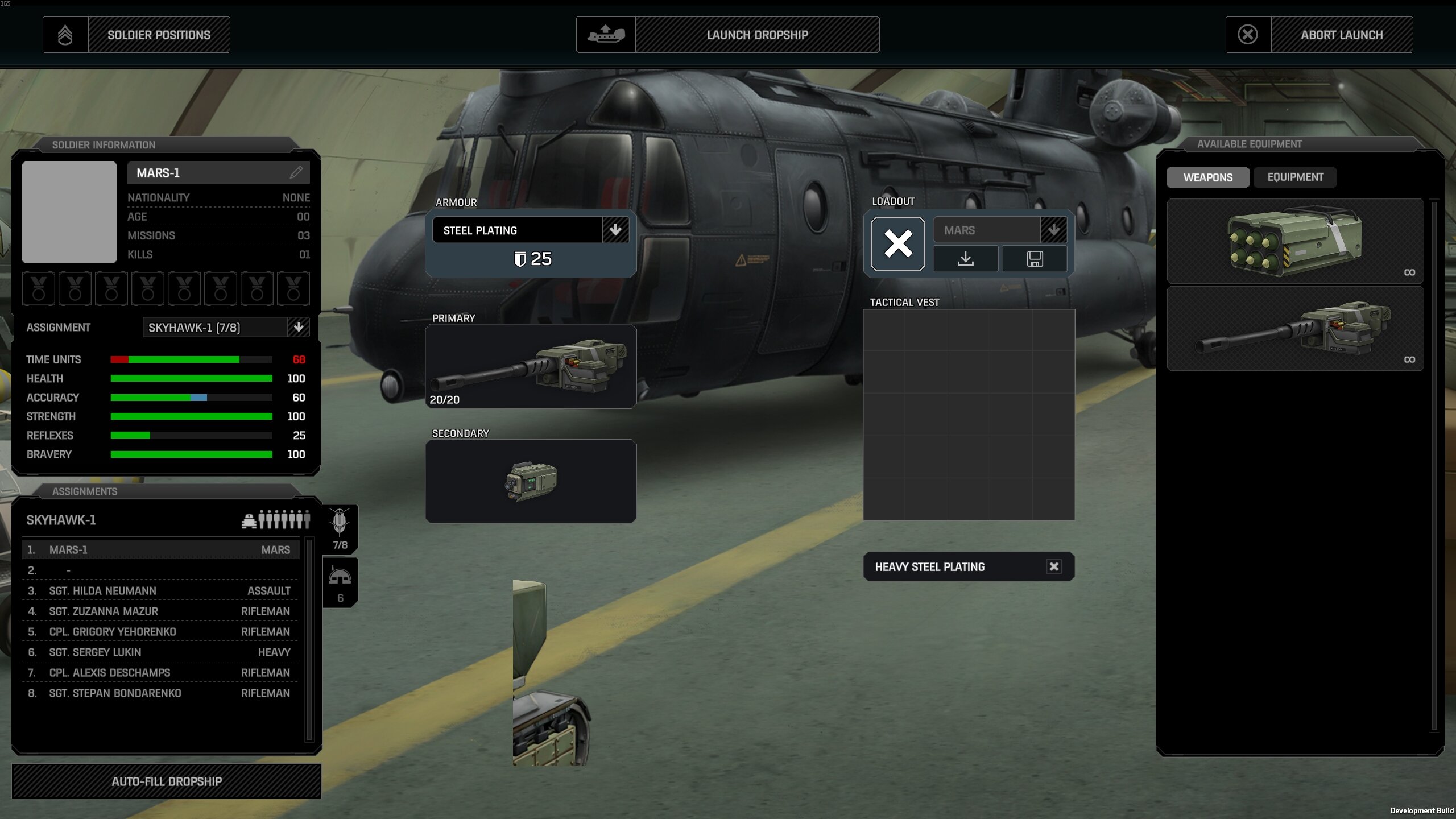Abort the launch
This screenshot has width=1456, height=819.
[1319, 35]
